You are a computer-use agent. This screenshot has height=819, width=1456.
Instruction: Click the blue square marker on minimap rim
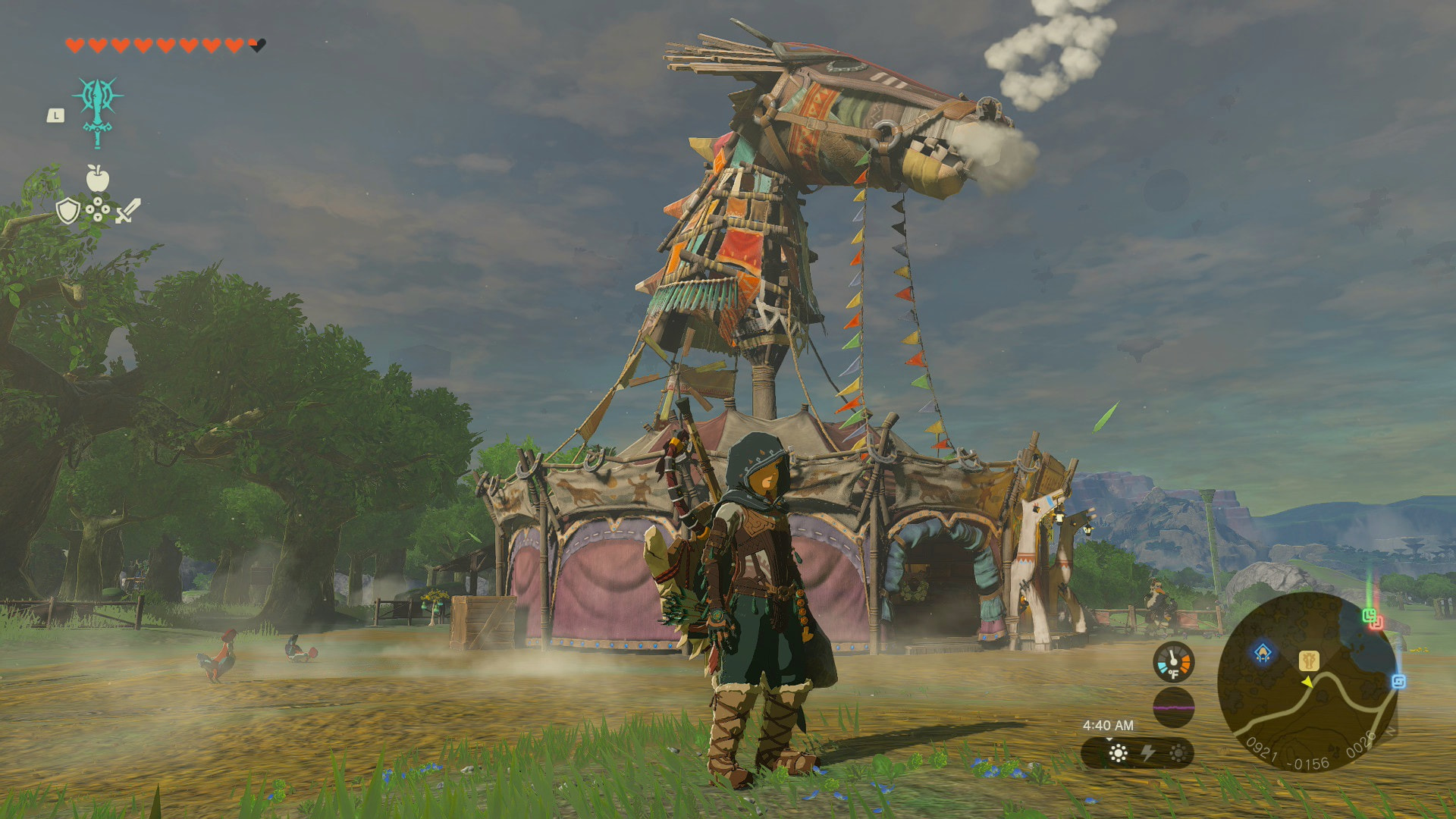1398,681
